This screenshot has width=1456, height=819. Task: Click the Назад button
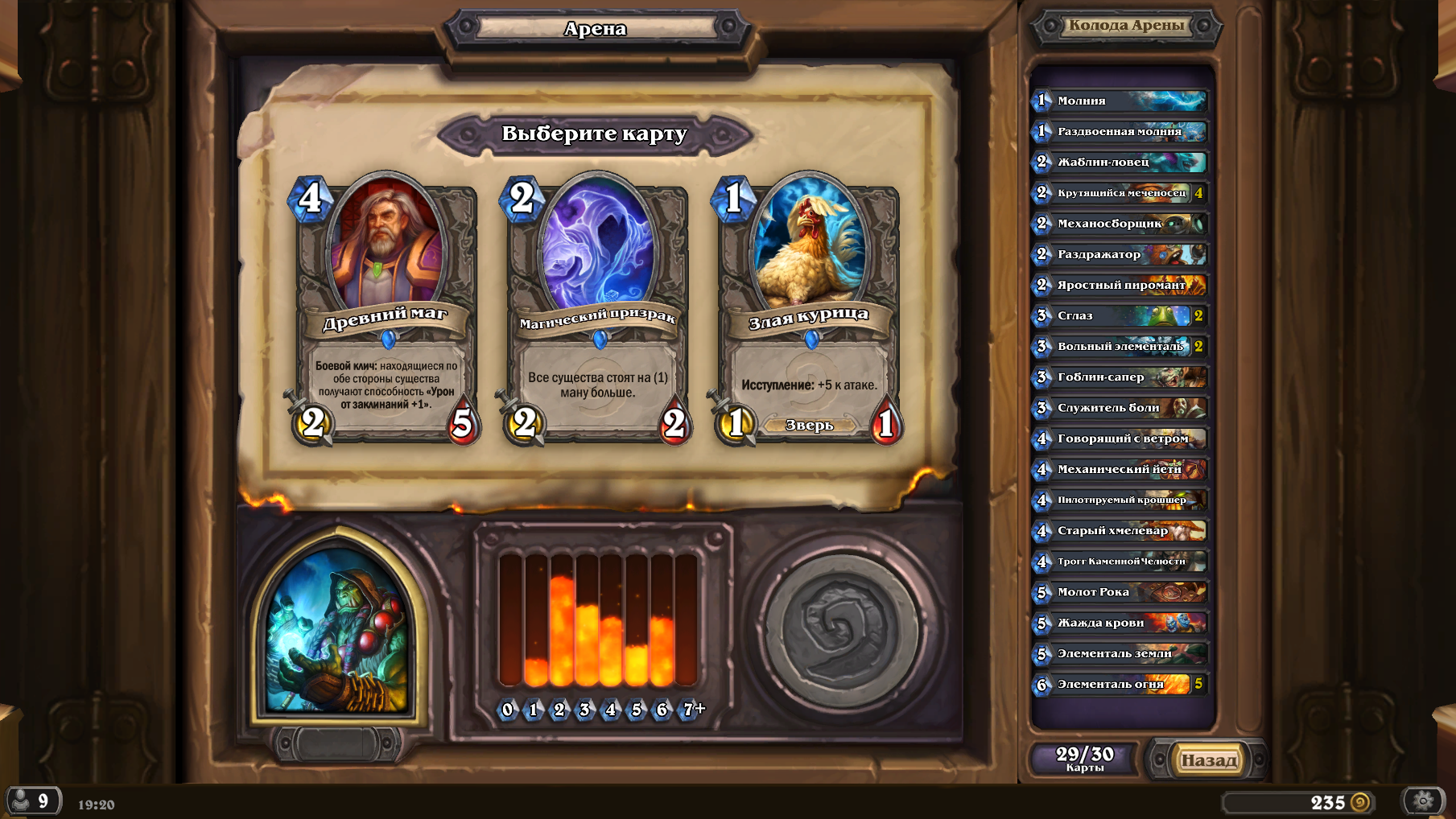click(1207, 759)
